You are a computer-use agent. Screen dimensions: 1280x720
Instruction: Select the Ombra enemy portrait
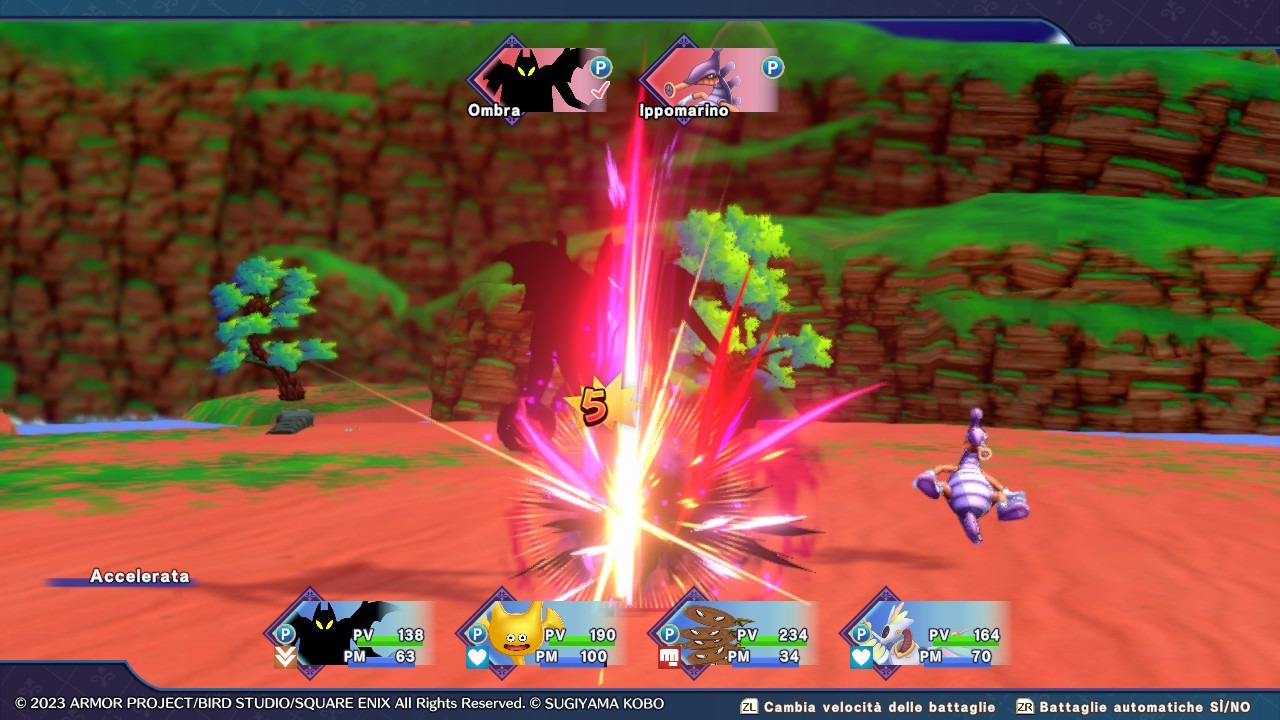click(x=540, y=80)
